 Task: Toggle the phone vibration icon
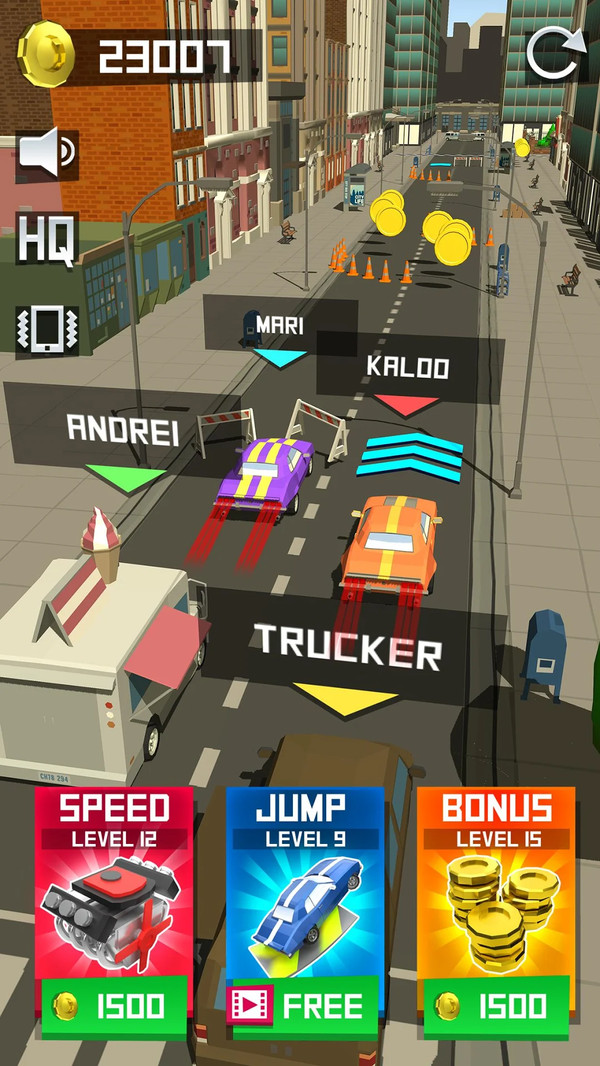click(46, 330)
